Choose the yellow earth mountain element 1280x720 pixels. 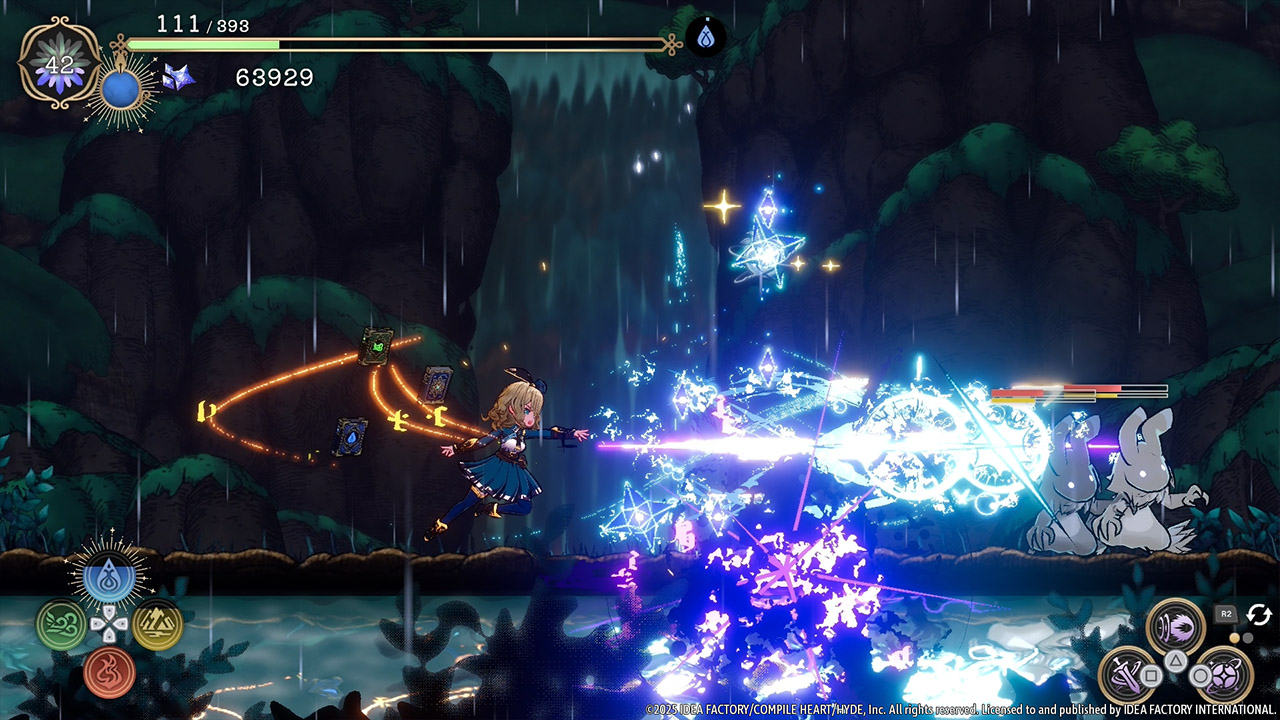[157, 624]
